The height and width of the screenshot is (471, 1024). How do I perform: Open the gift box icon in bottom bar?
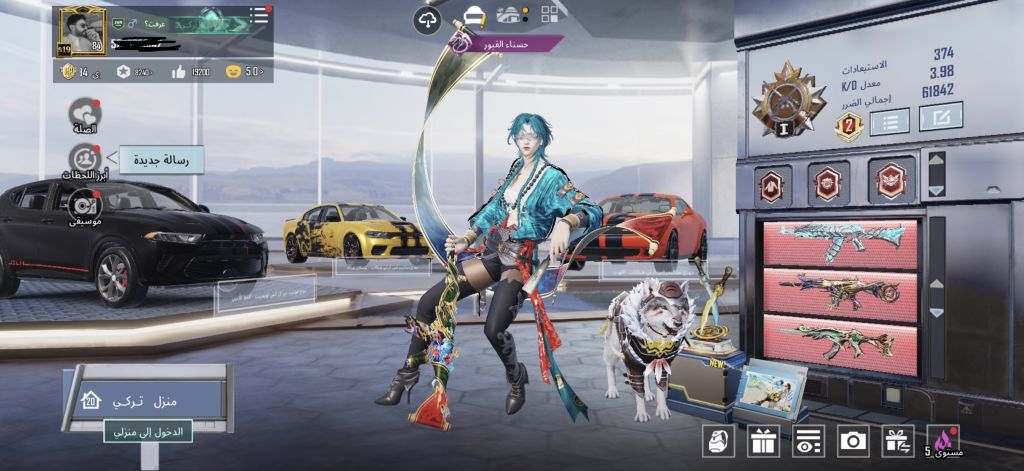[763, 441]
